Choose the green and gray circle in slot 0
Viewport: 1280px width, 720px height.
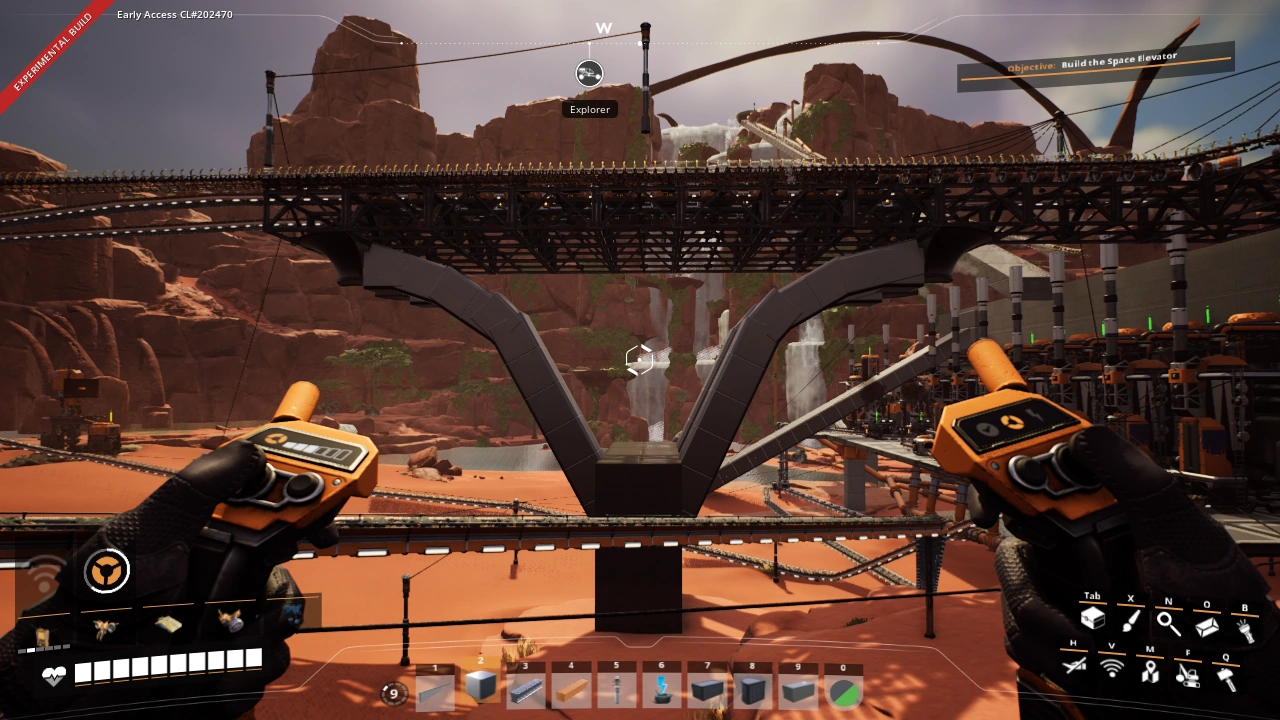coord(845,690)
